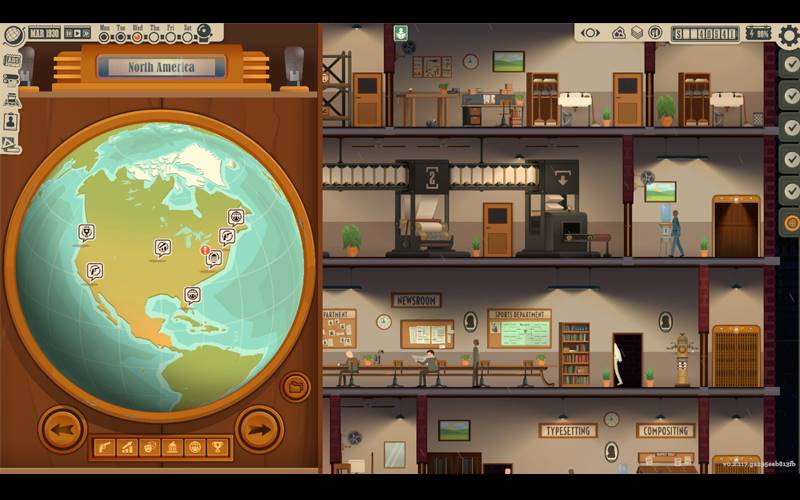Image resolution: width=800 pixels, height=500 pixels.
Task: Select the Wed day marker
Action: pos(139,37)
